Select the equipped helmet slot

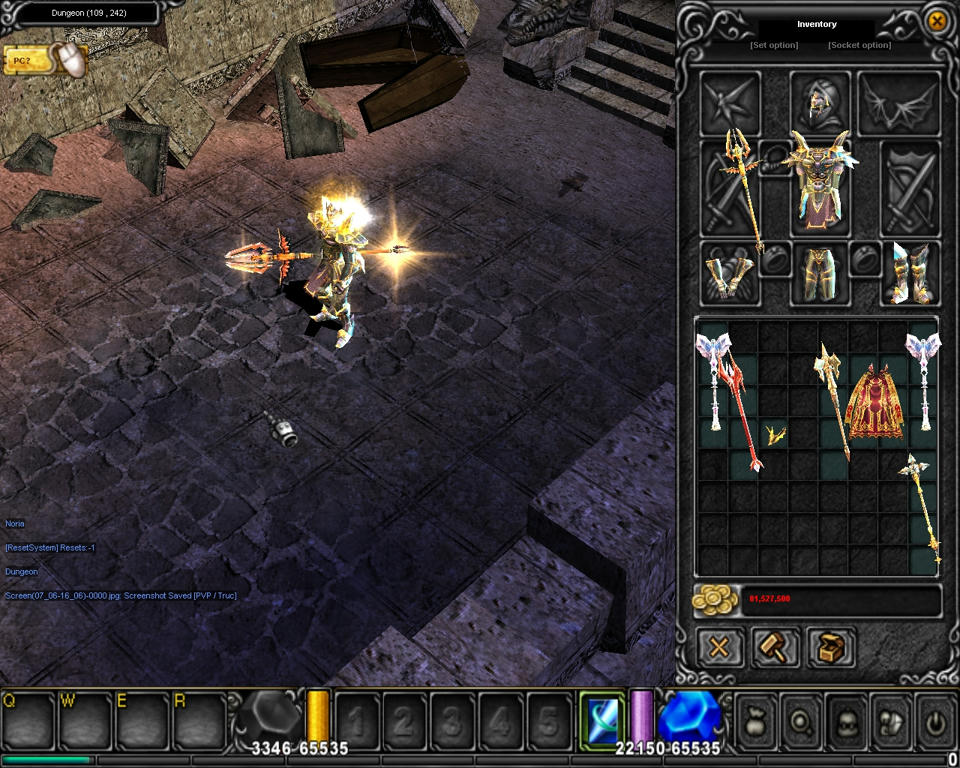[x=819, y=102]
